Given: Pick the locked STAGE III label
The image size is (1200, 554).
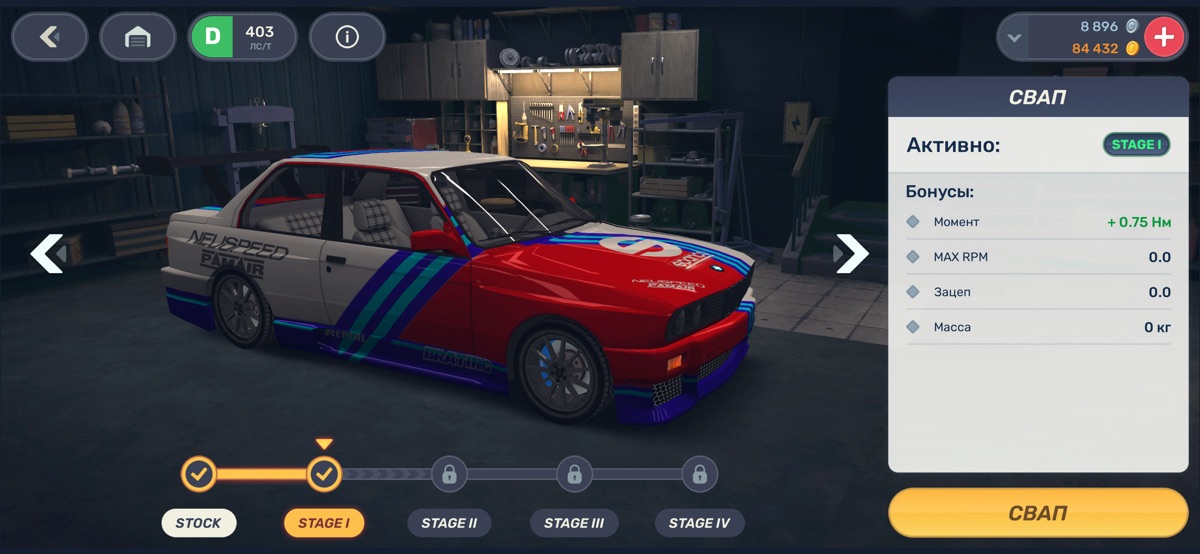Looking at the screenshot, I should (574, 523).
